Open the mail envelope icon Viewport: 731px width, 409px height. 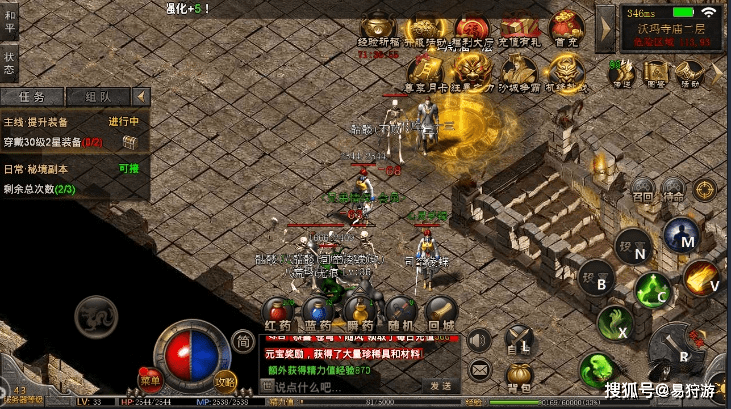[480, 369]
